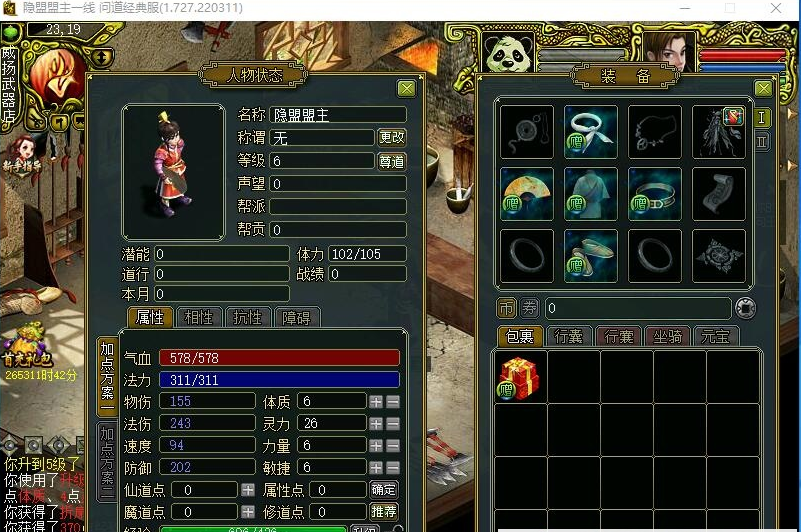Select the equipped scarf slot
The width and height of the screenshot is (801, 532).
590,131
